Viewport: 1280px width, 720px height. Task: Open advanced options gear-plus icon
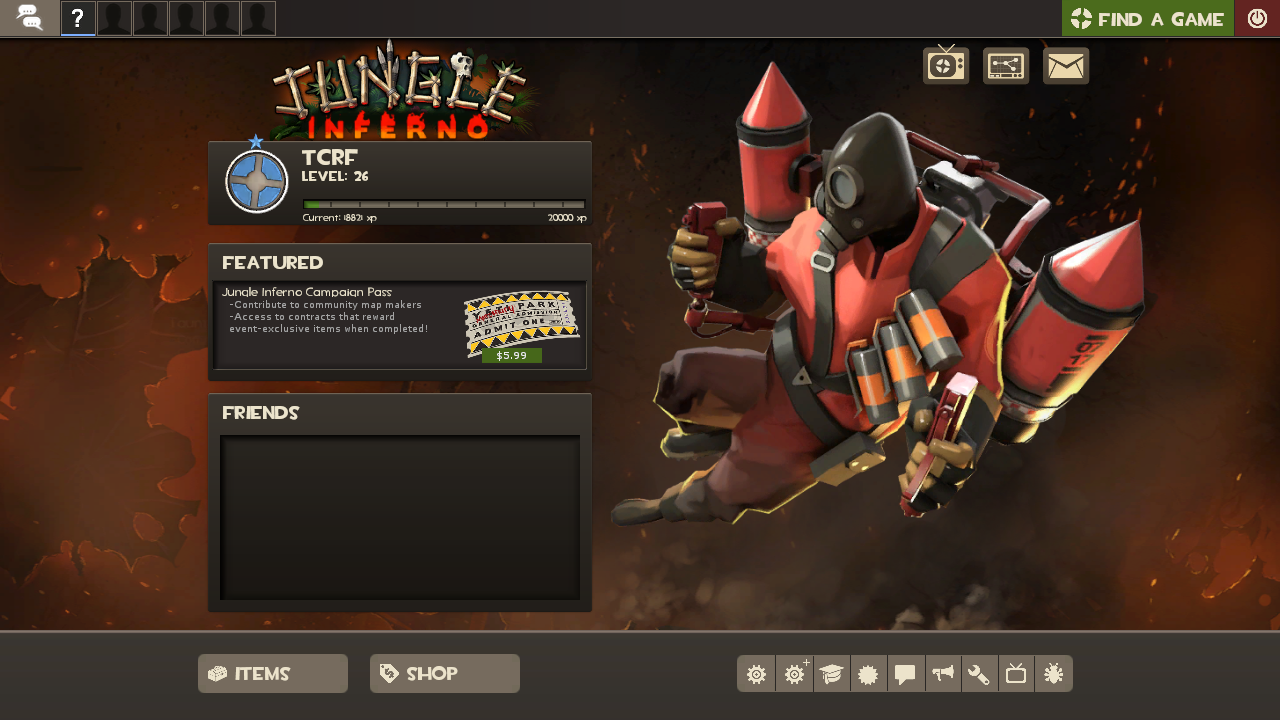(794, 674)
